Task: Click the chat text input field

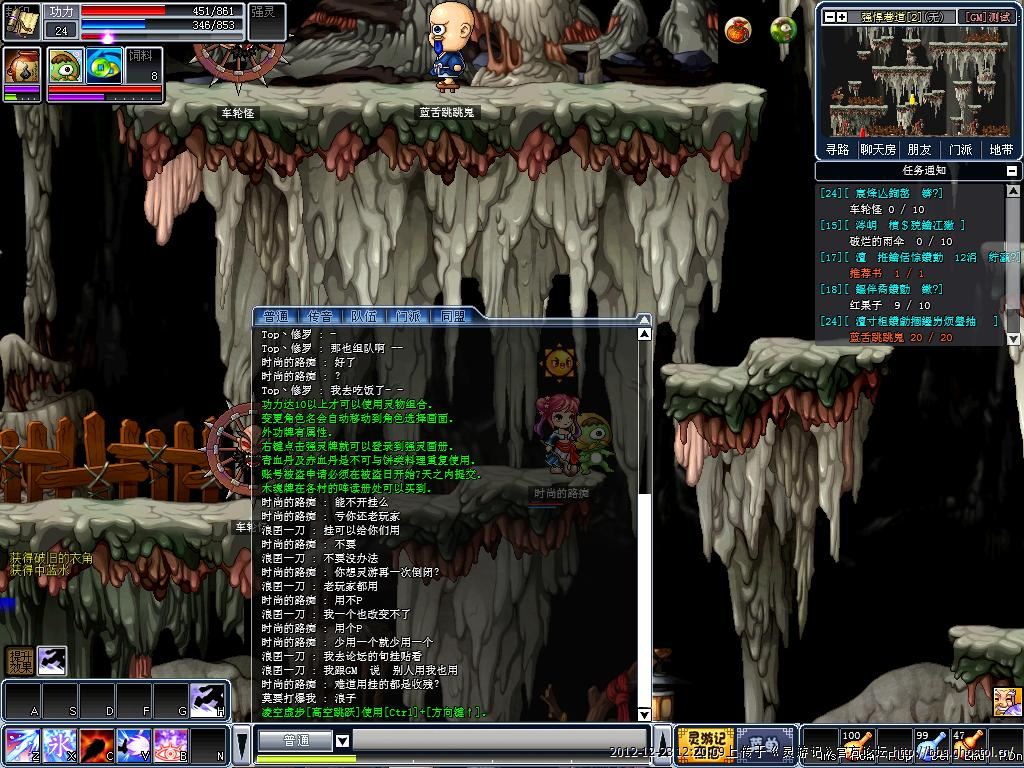Action: 490,741
